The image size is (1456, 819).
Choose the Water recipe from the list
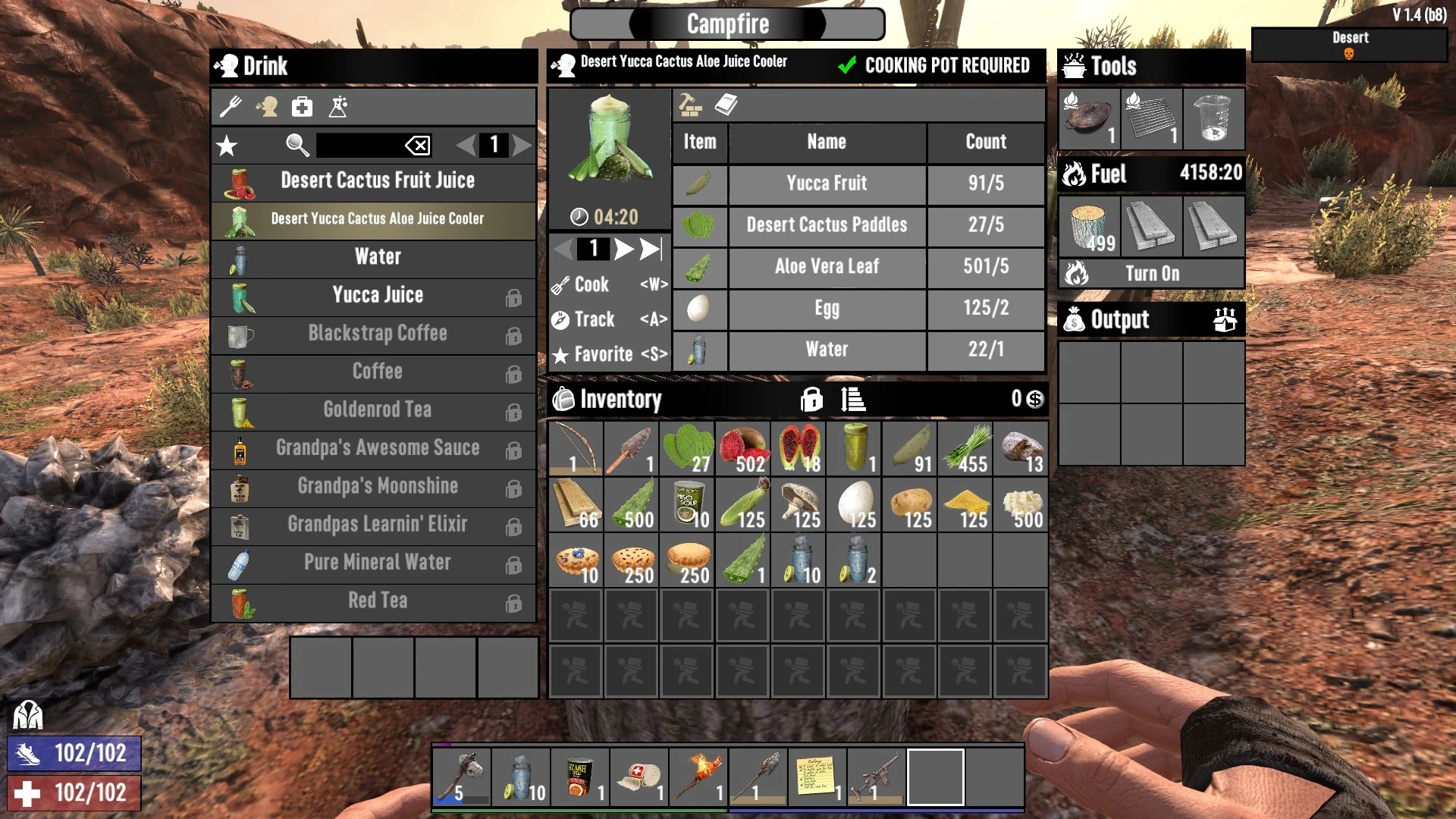click(x=377, y=257)
